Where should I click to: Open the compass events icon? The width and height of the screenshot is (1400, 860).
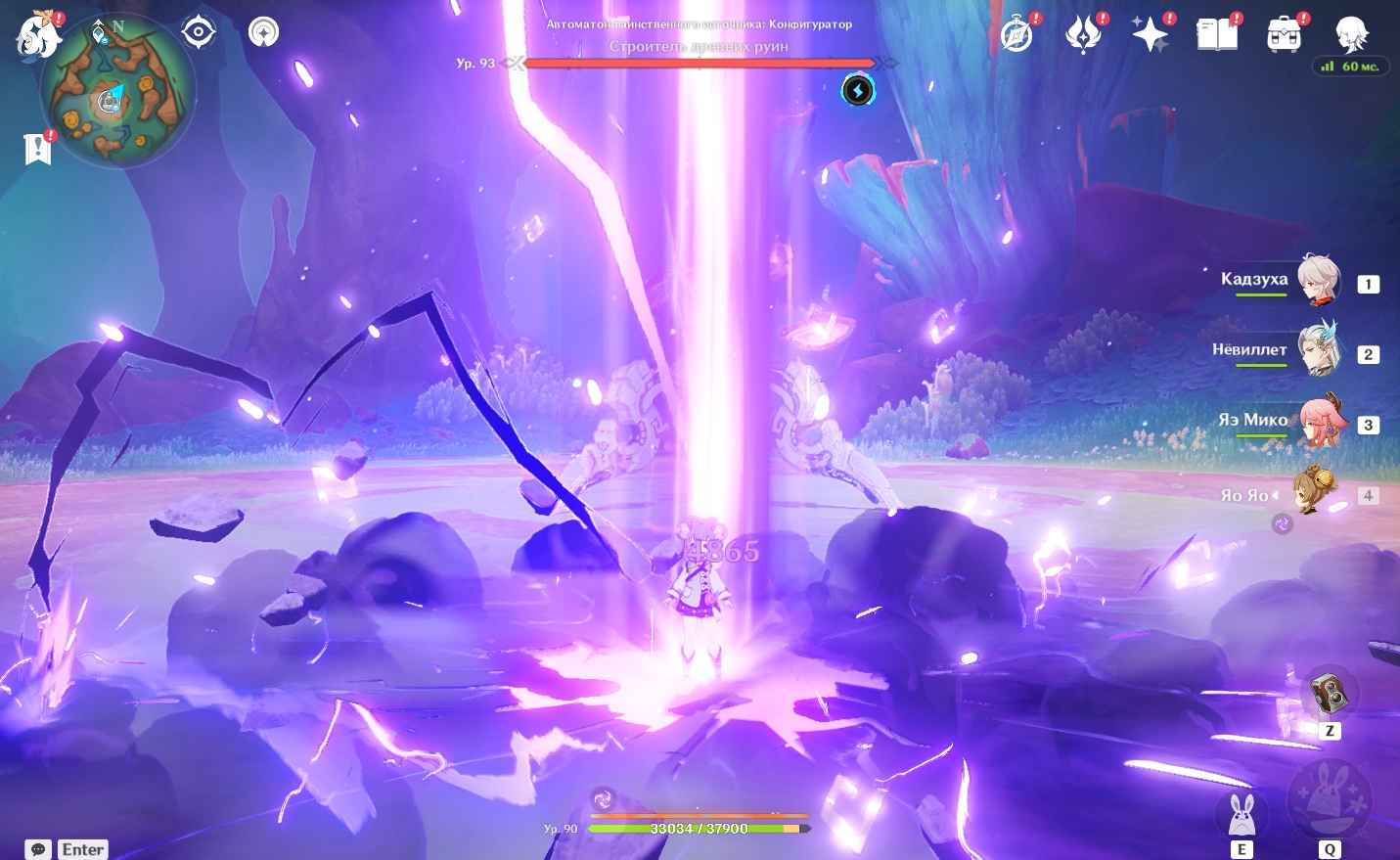click(x=1017, y=35)
